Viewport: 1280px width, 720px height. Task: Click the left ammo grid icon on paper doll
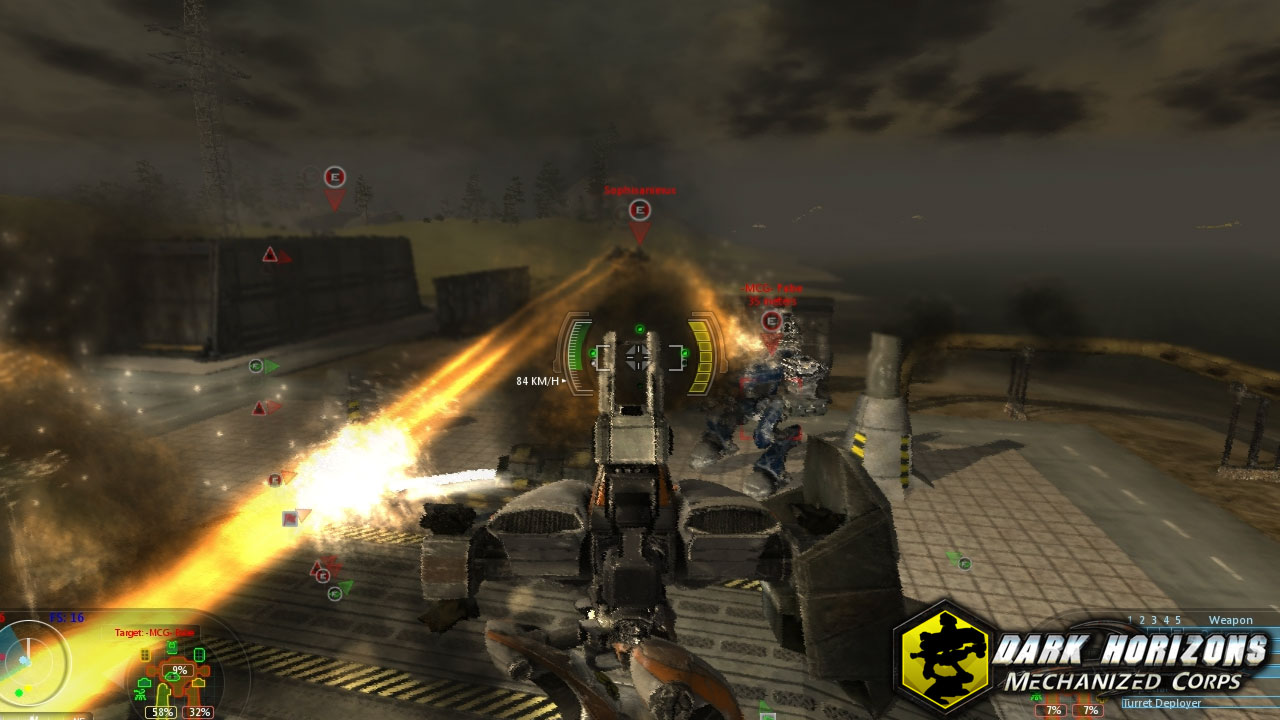(145, 655)
